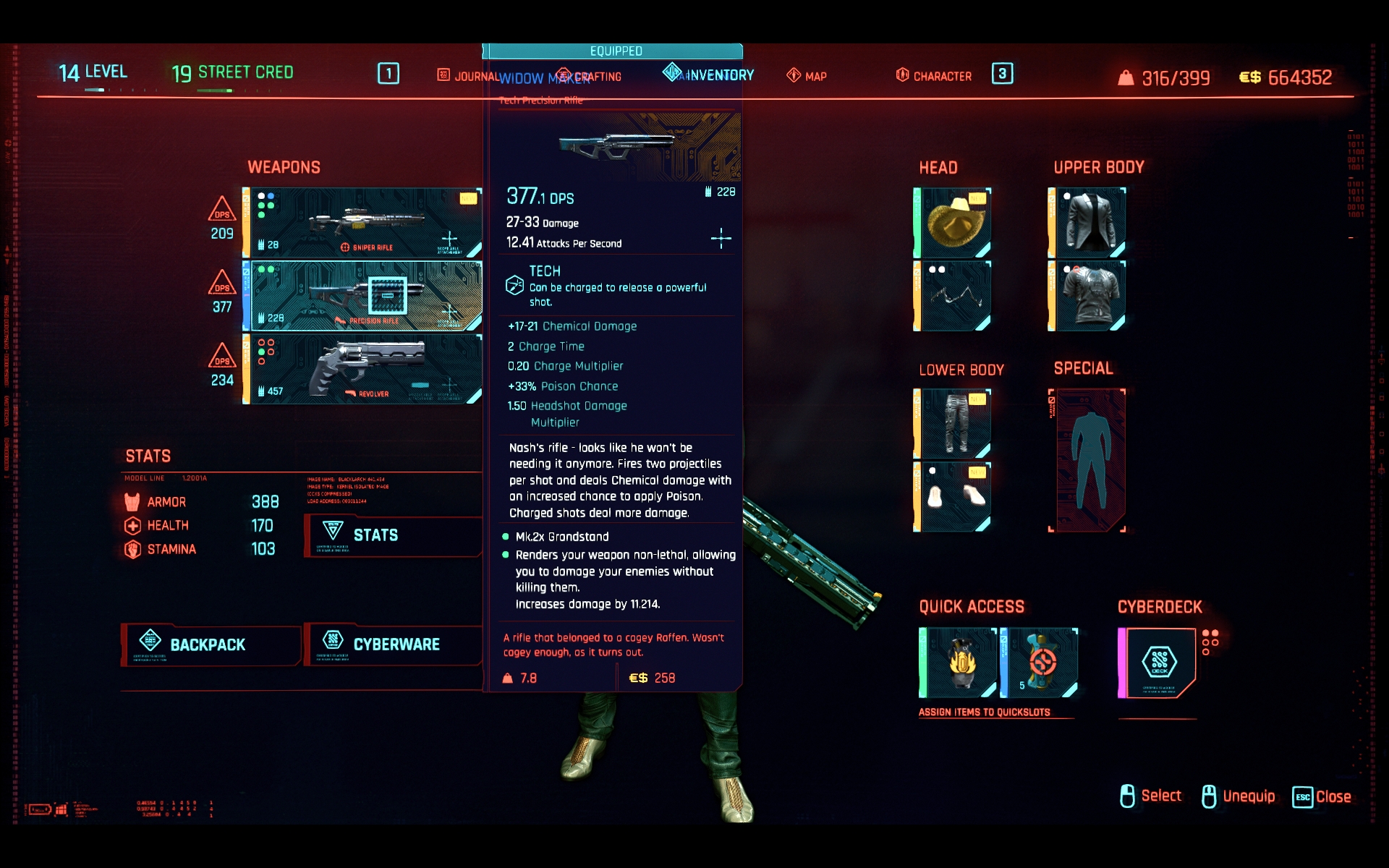Select the equipped Sniper Rifle slot
Viewport: 1389px width, 868px height.
tap(362, 221)
